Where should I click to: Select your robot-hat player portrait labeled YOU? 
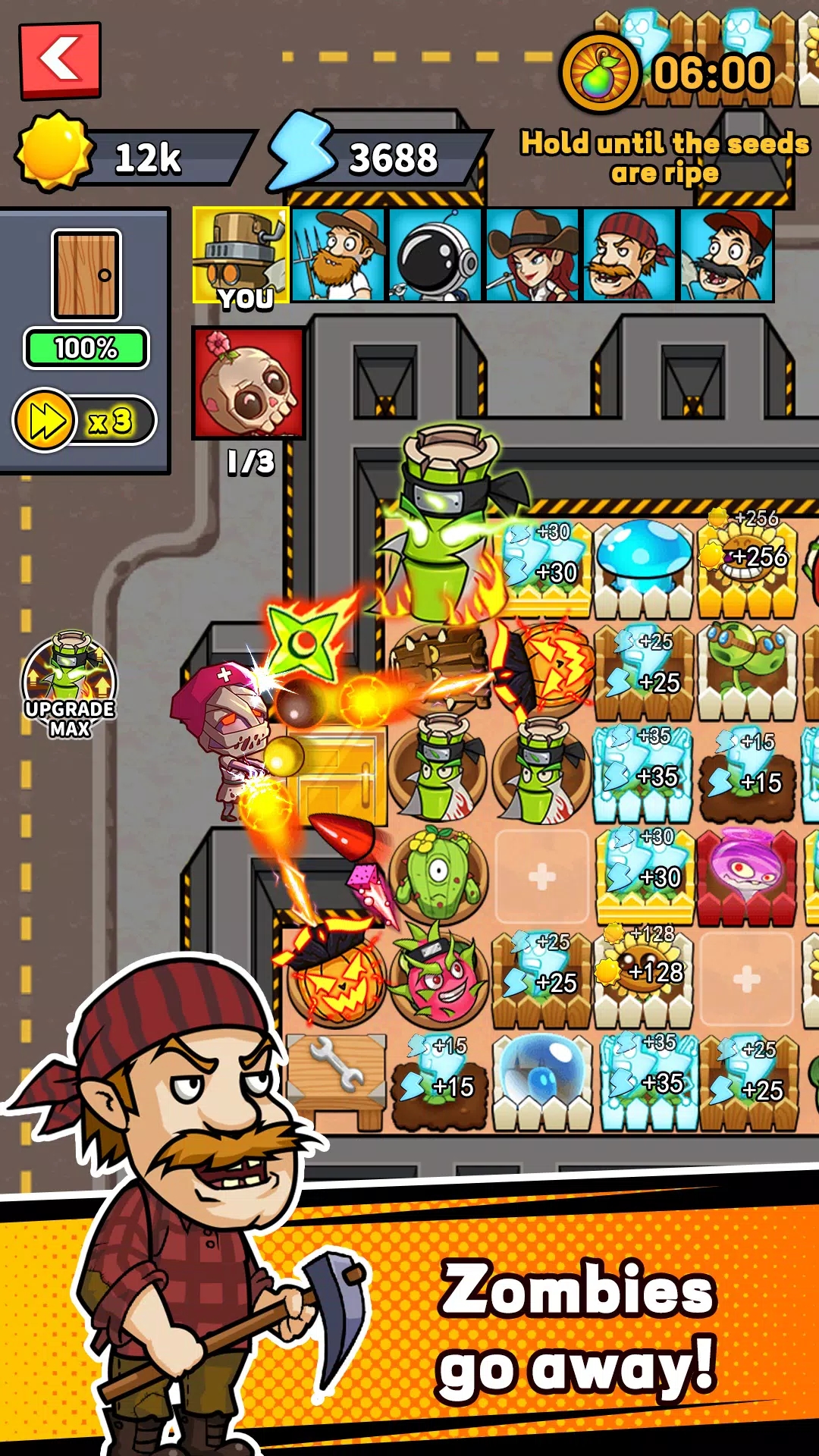[x=241, y=256]
